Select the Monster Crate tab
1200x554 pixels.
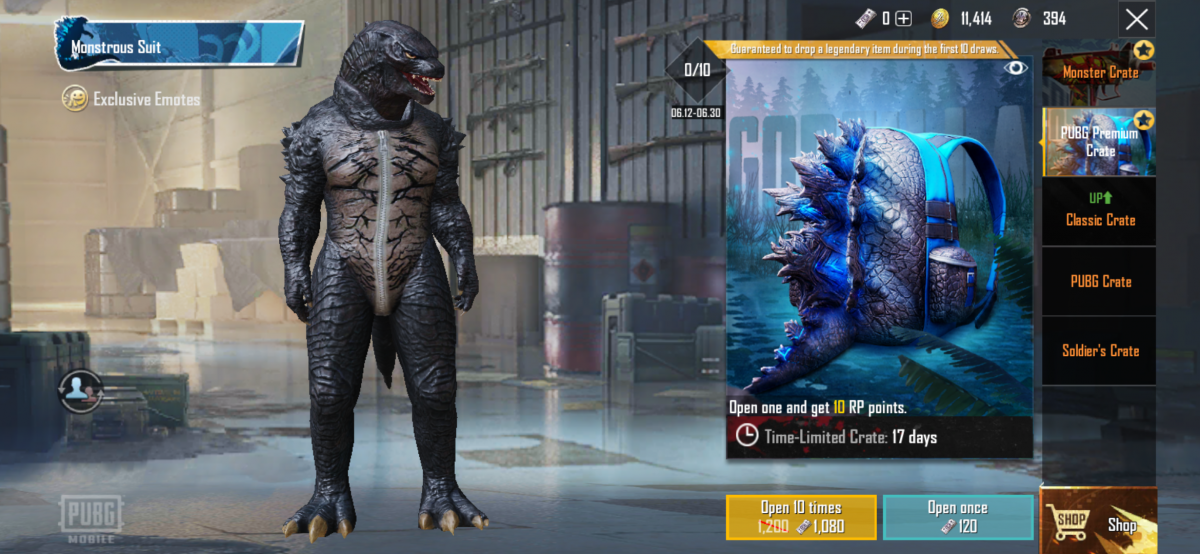[x=1099, y=72]
